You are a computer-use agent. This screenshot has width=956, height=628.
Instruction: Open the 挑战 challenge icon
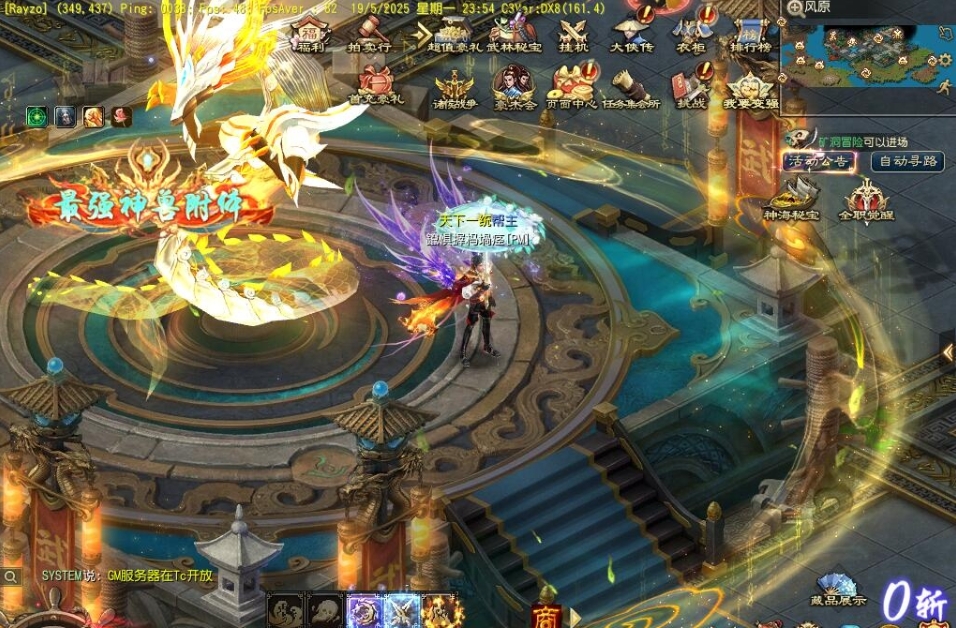point(691,88)
